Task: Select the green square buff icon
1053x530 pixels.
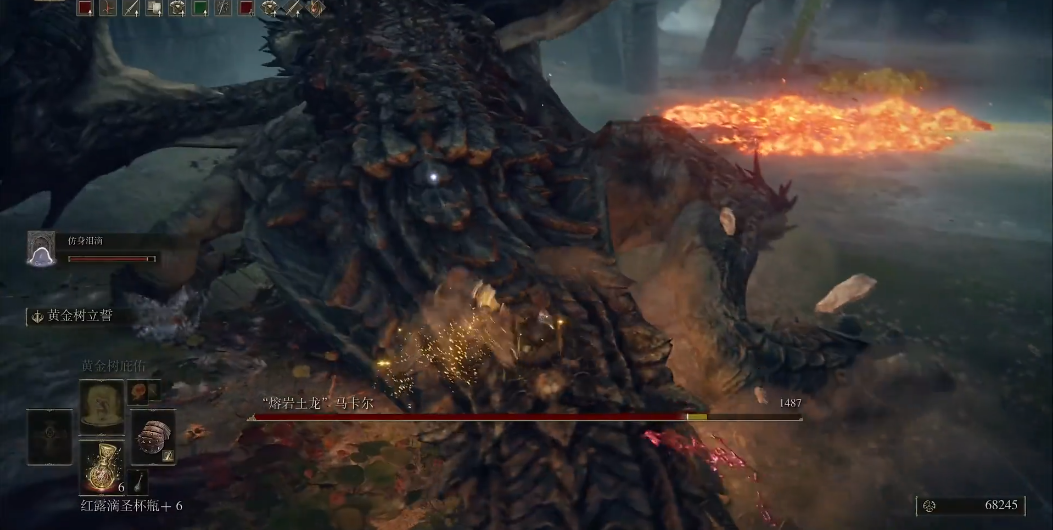Action: 200,9
